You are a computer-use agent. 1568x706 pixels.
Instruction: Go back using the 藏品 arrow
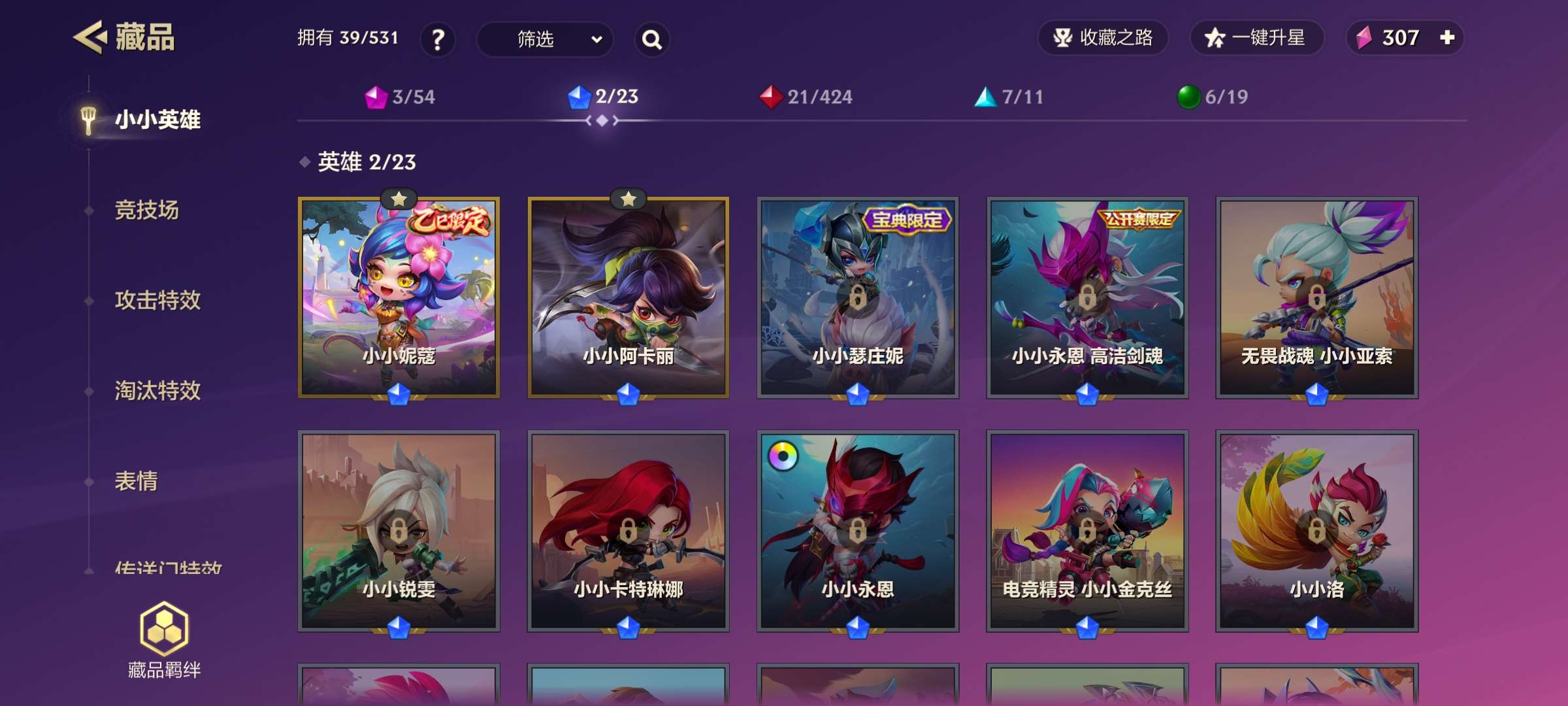[x=90, y=37]
